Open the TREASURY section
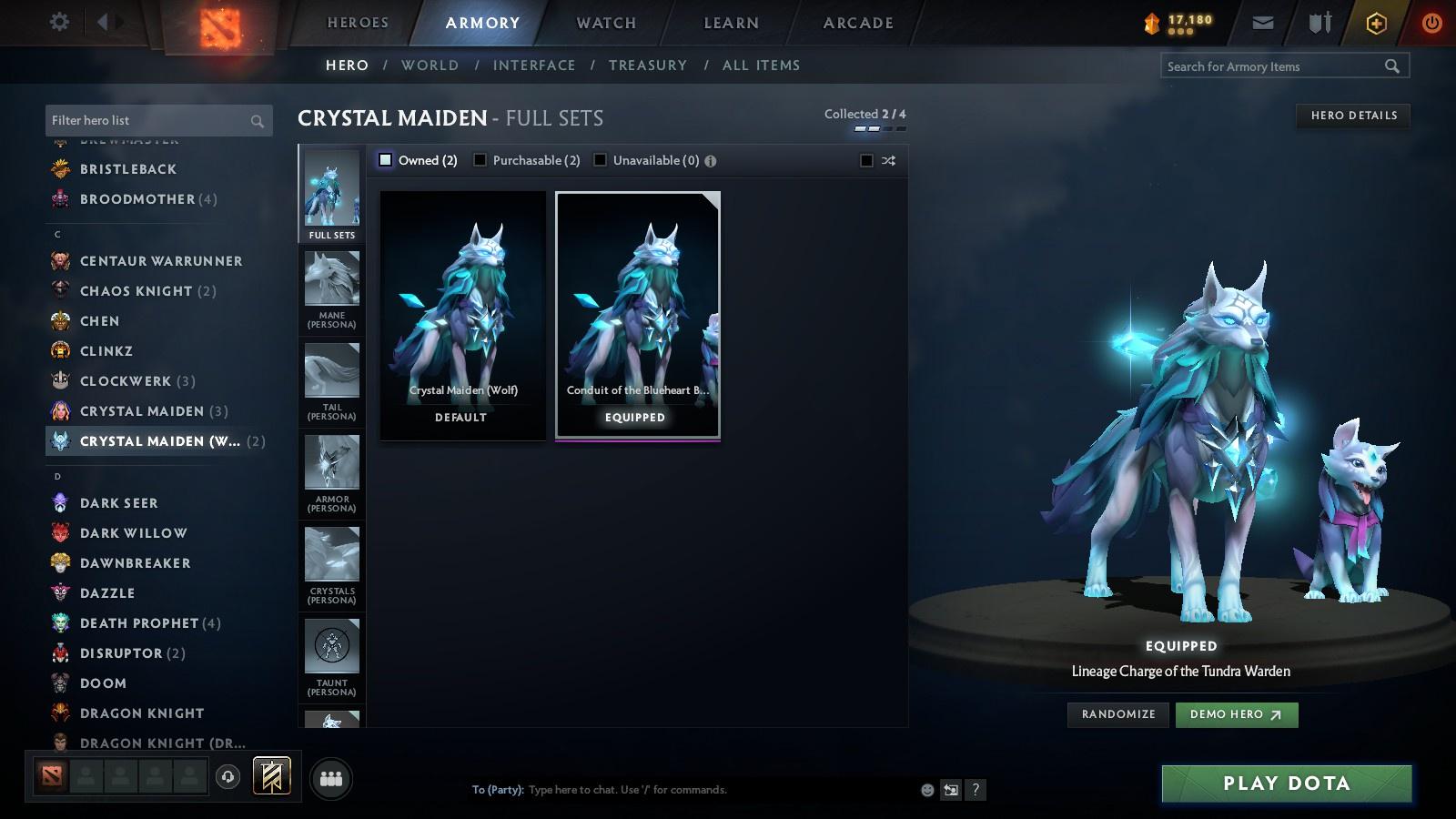 click(648, 65)
